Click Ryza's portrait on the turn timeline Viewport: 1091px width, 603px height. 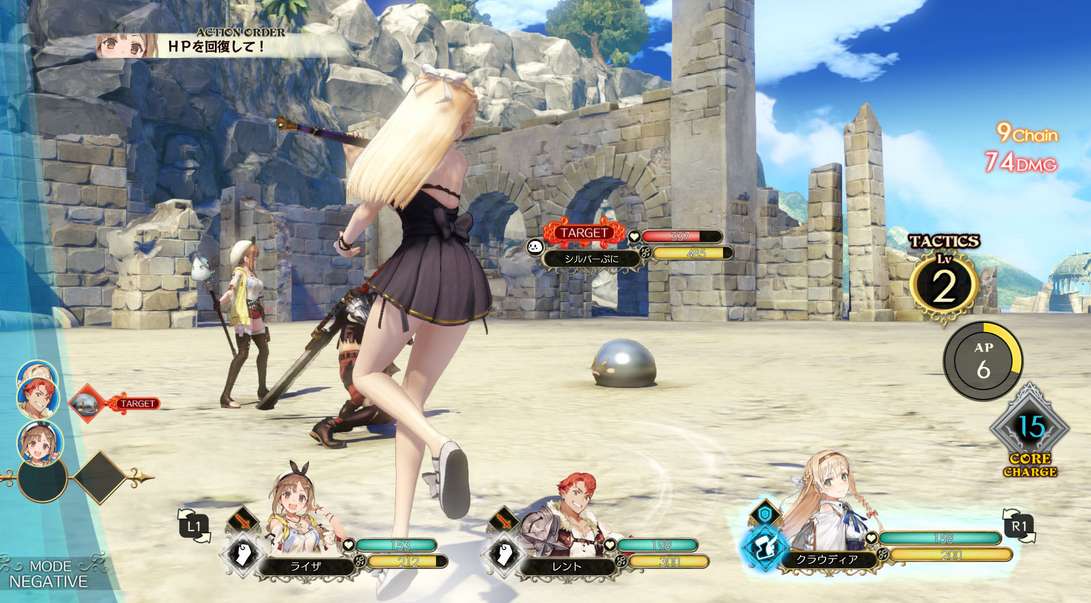pyautogui.click(x=38, y=442)
